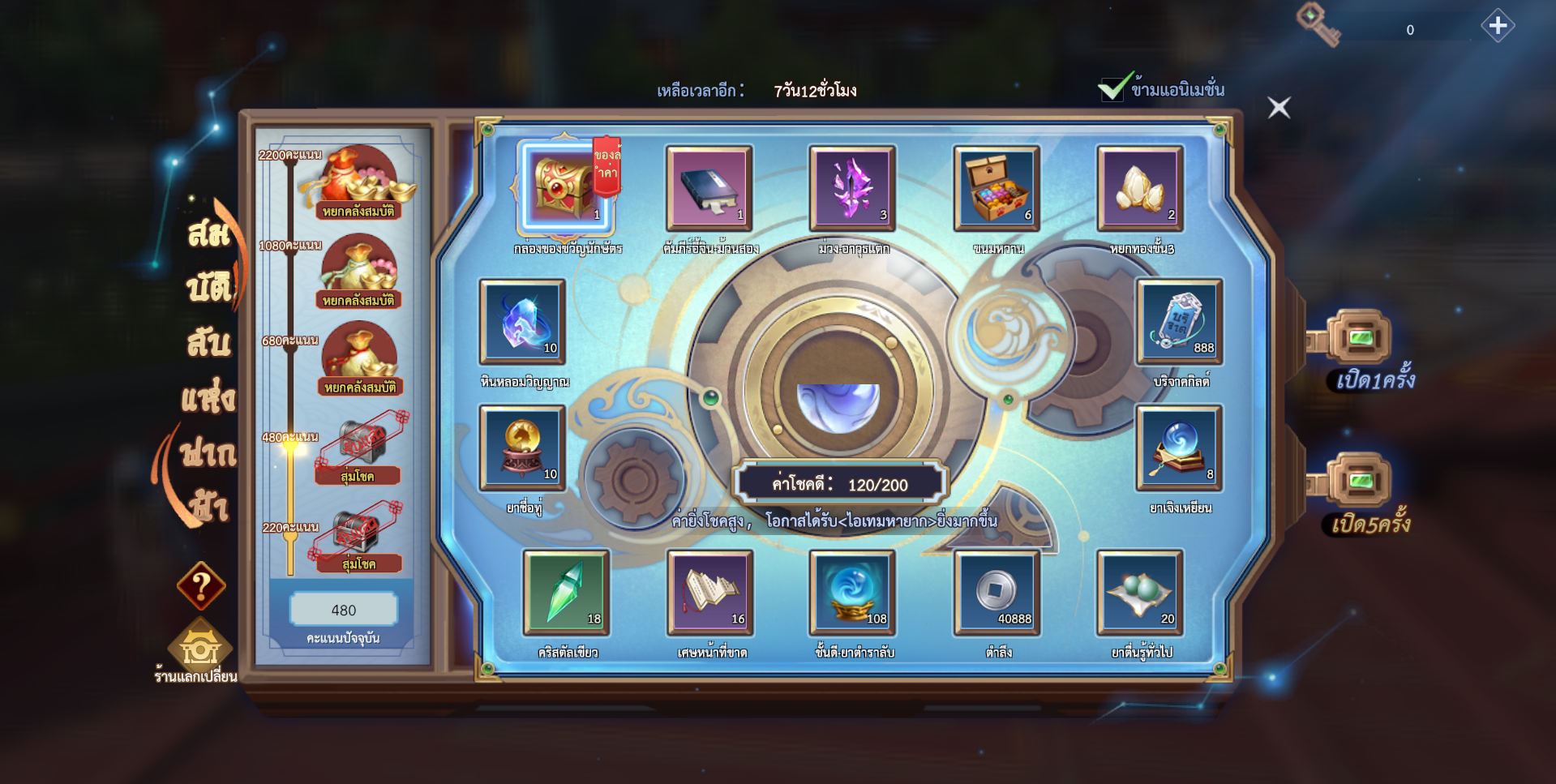Close the treasure gacha window
Viewport: 1556px width, 784px height.
1279,107
